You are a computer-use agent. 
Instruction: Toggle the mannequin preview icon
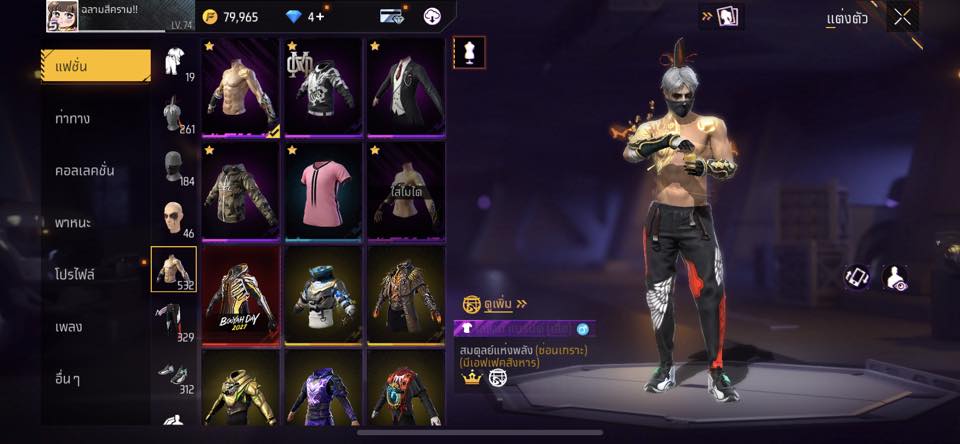pyautogui.click(x=469, y=52)
